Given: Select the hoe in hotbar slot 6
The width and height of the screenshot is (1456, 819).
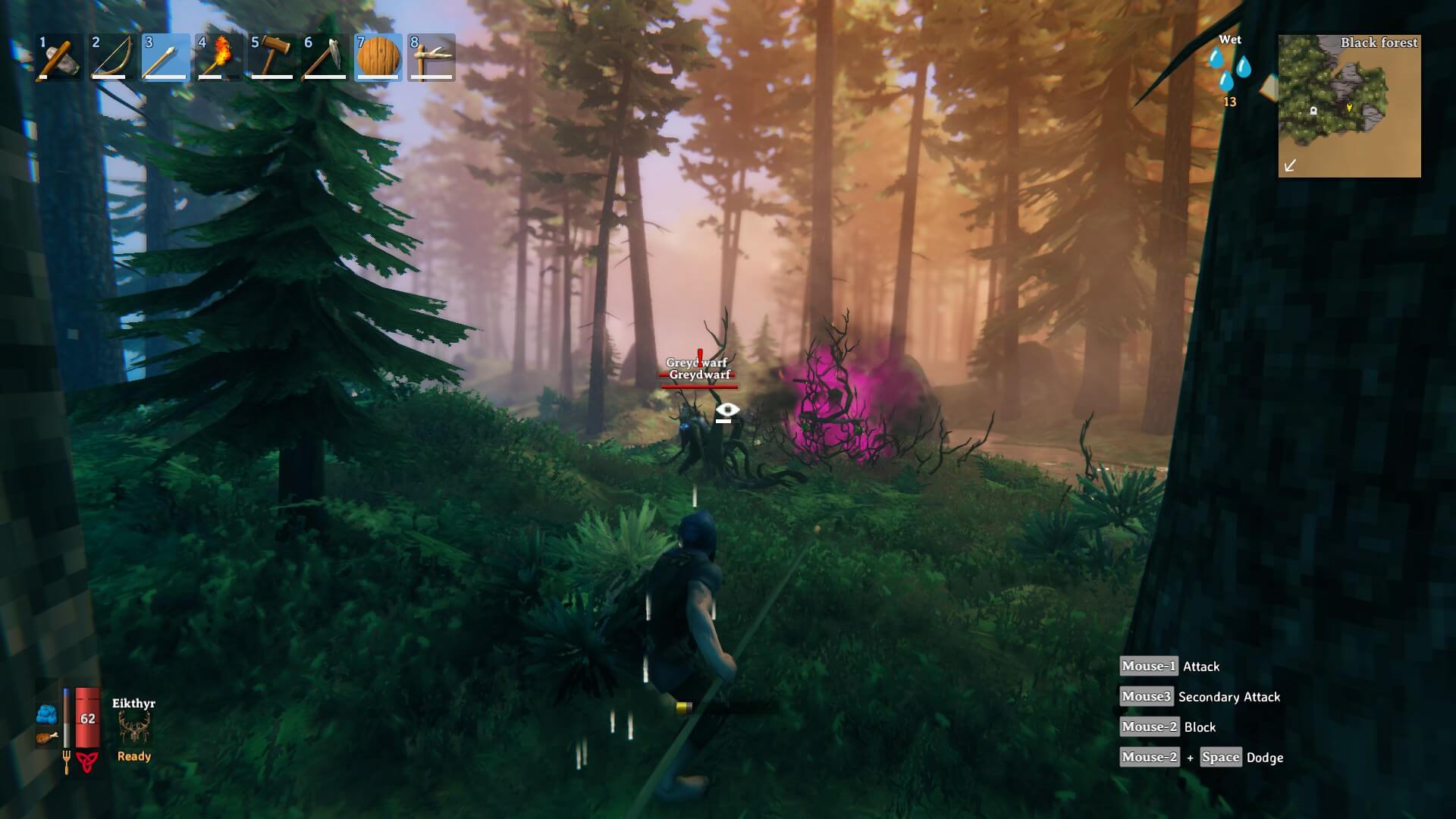Looking at the screenshot, I should pos(325,57).
